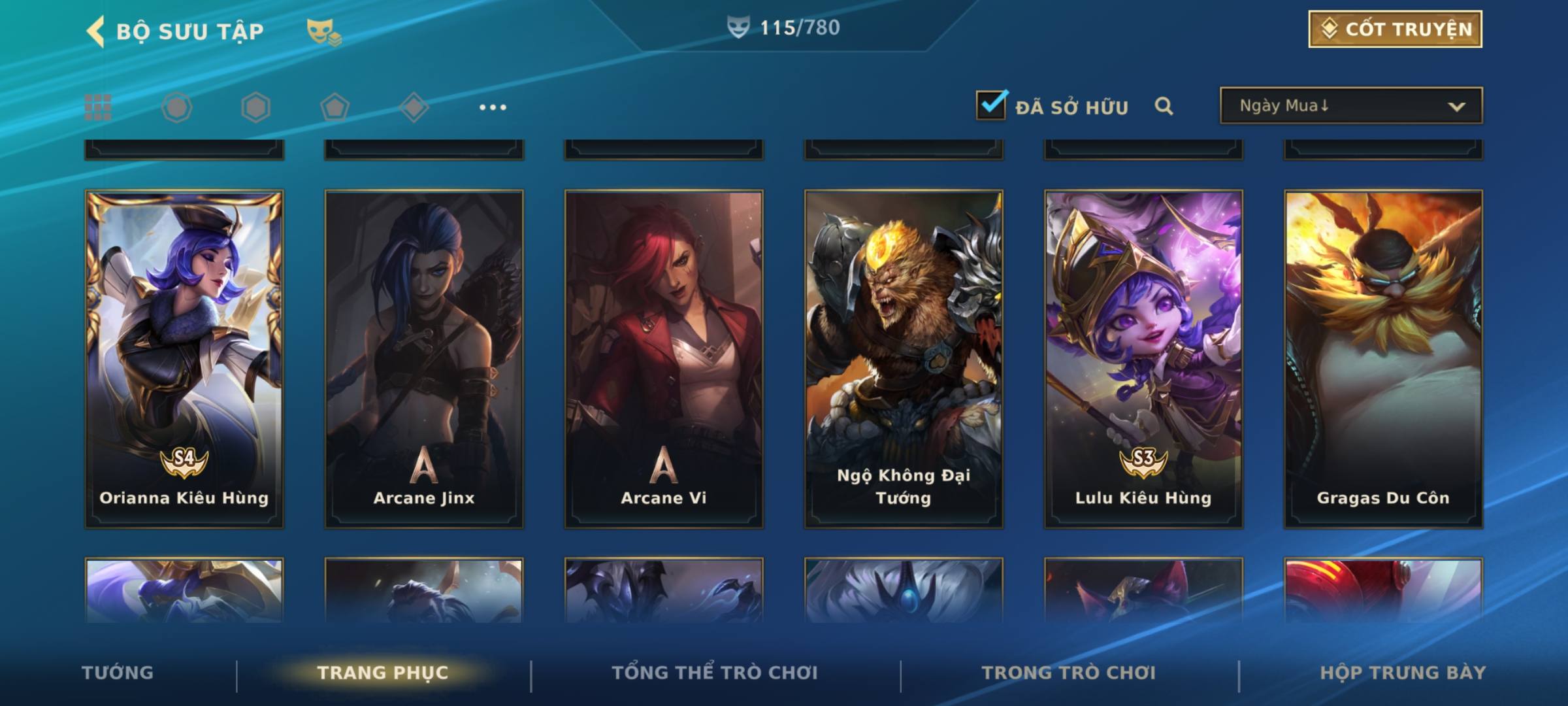Toggle the Đã Sở Hữu checkbox

click(x=991, y=105)
